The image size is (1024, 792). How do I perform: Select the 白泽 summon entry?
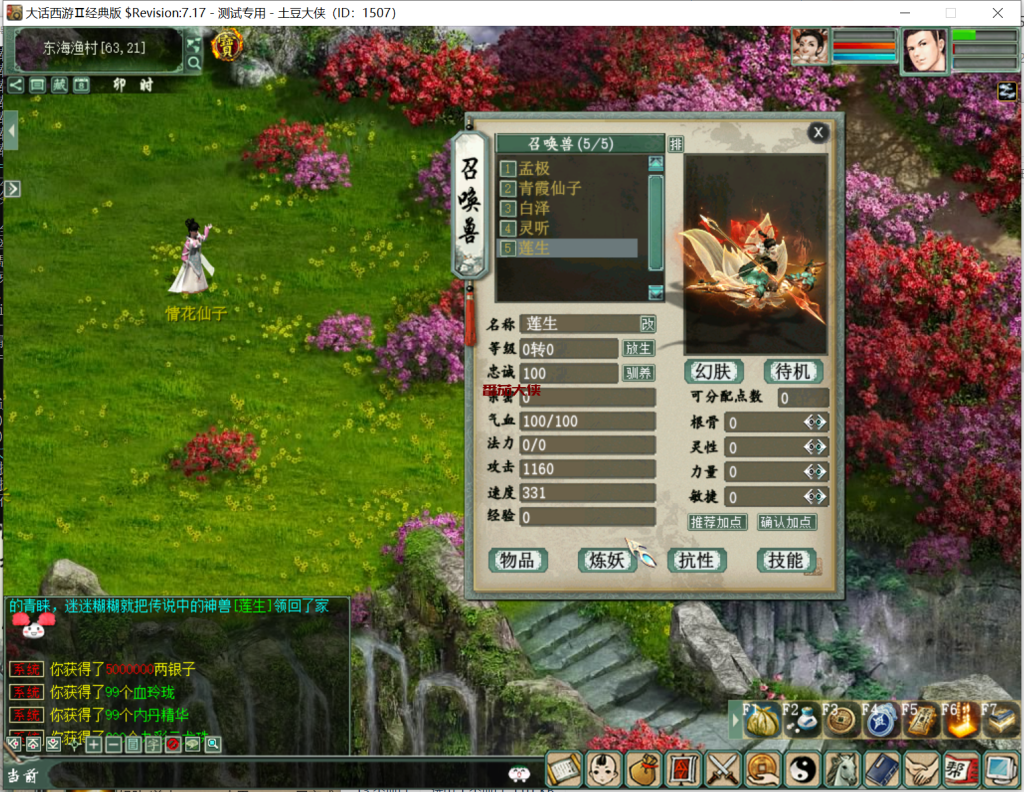point(534,208)
